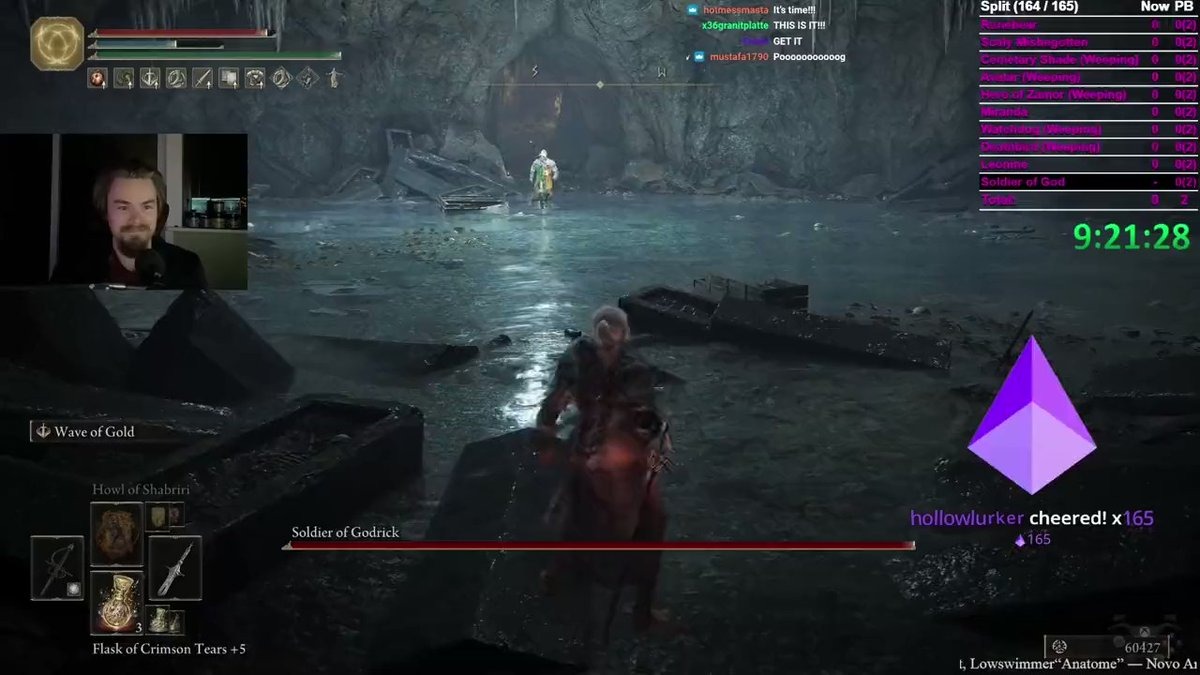The height and width of the screenshot is (675, 1200).
Task: Choose the bow in the left-hand slot
Action: coord(57,567)
